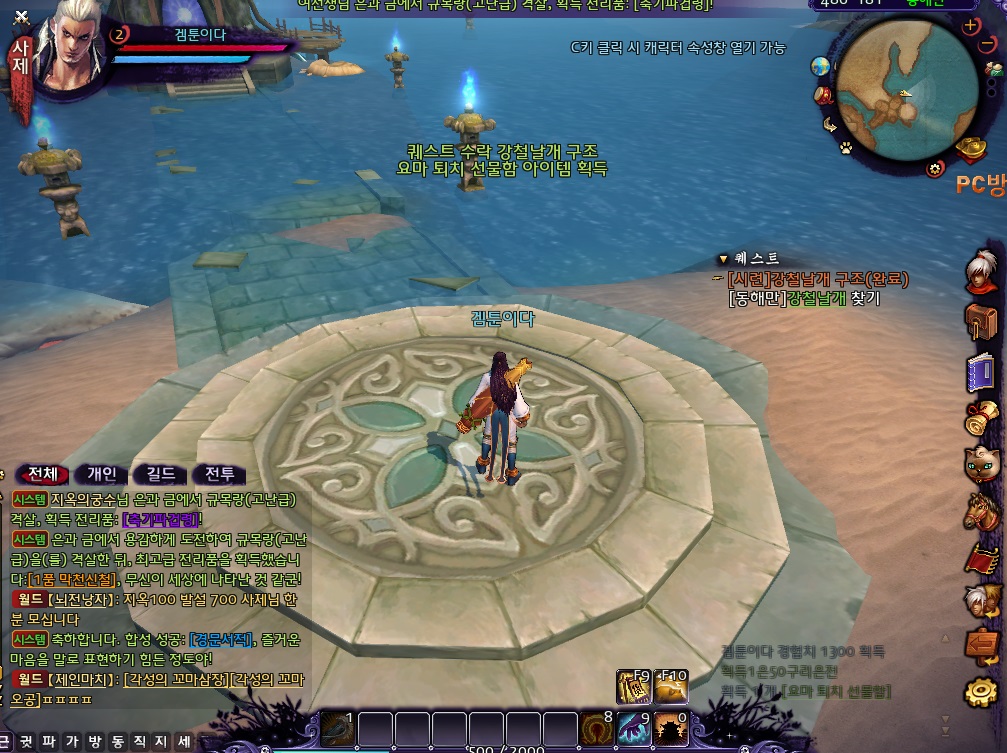
Task: Switch to the 개인 chat tab
Action: pos(102,474)
